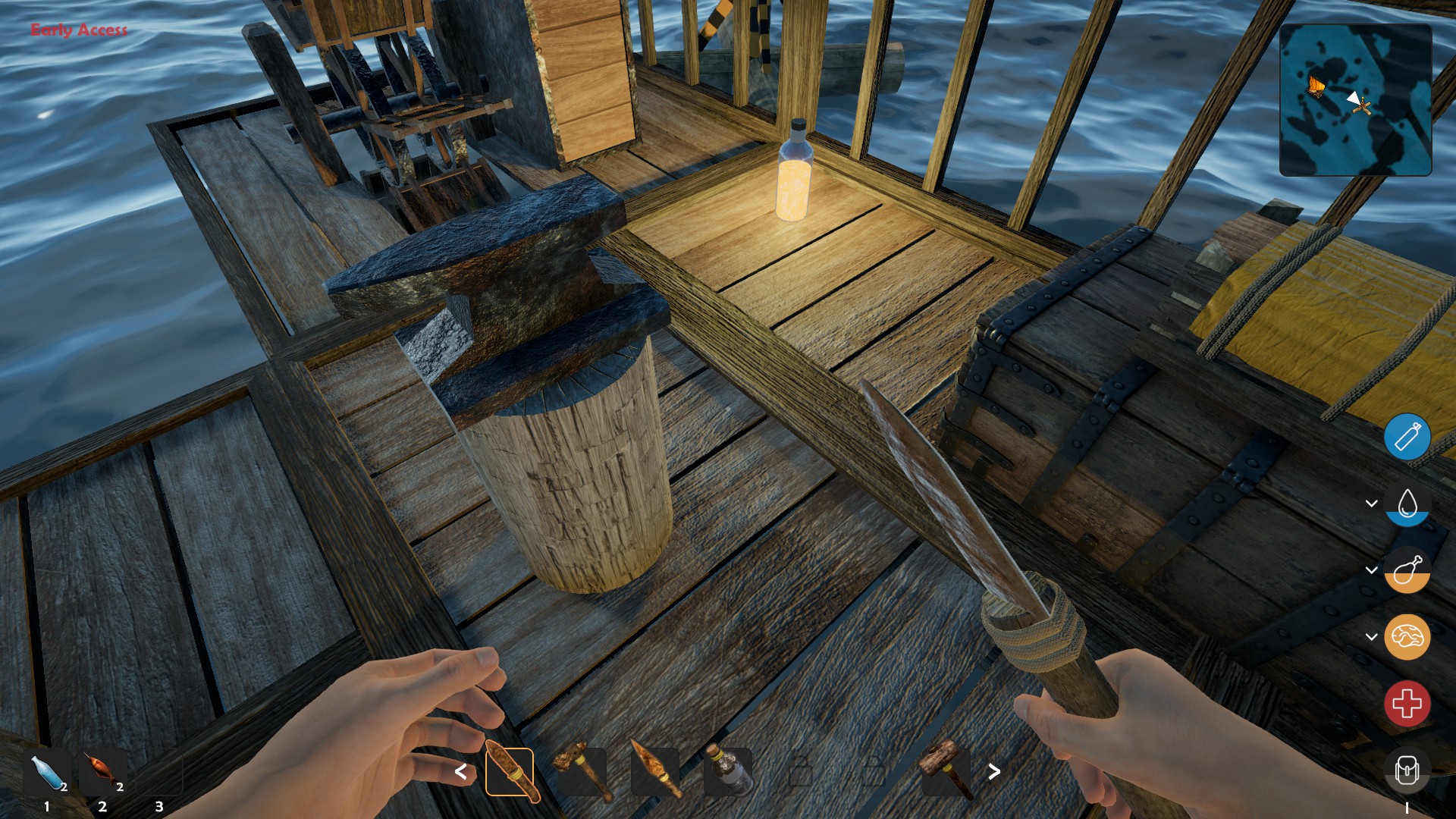This screenshot has height=819, width=1456.
Task: Select the corked glass bottle hotbar slot
Action: coord(728,772)
